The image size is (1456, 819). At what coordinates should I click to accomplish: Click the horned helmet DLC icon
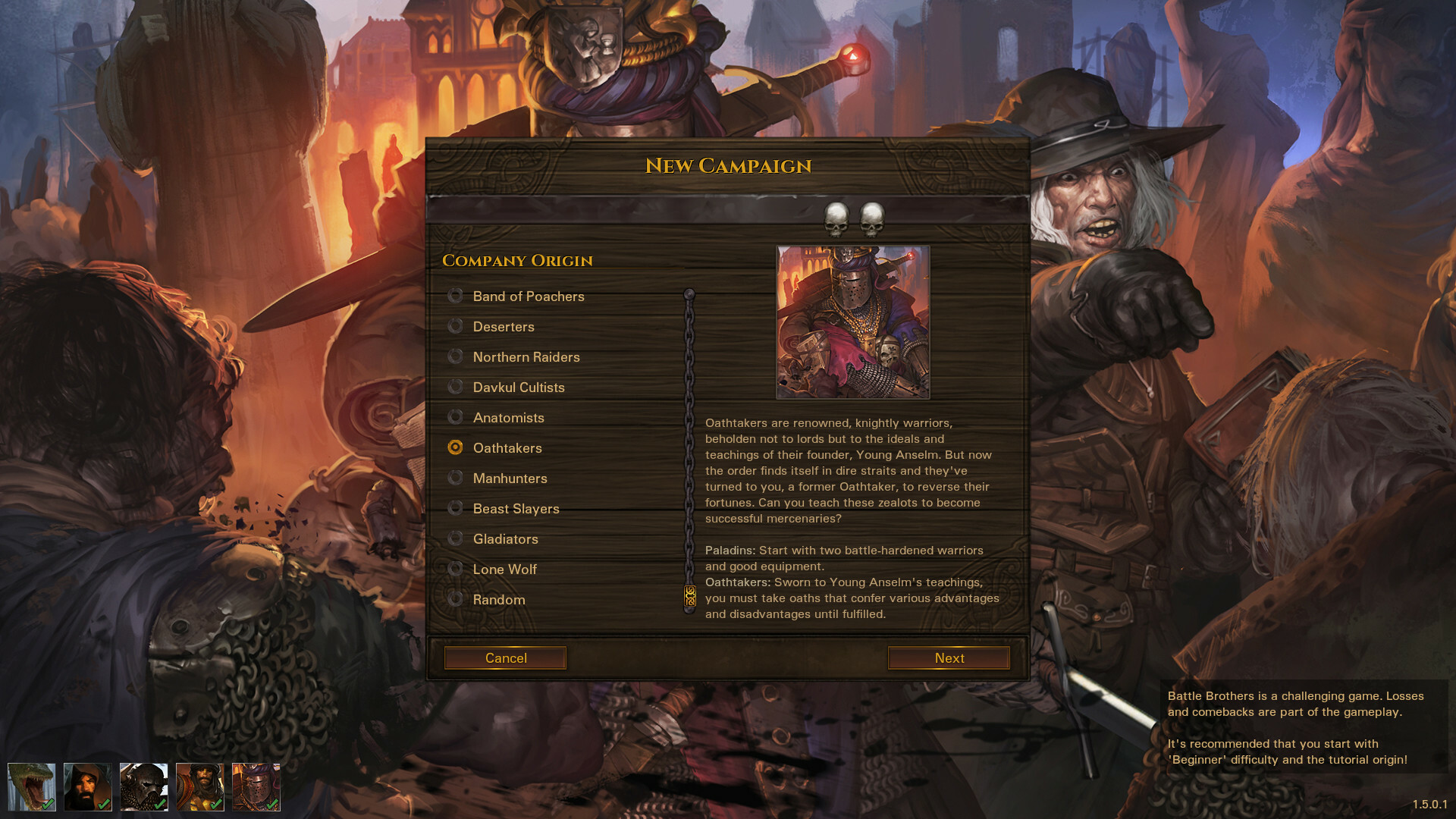pos(143,787)
